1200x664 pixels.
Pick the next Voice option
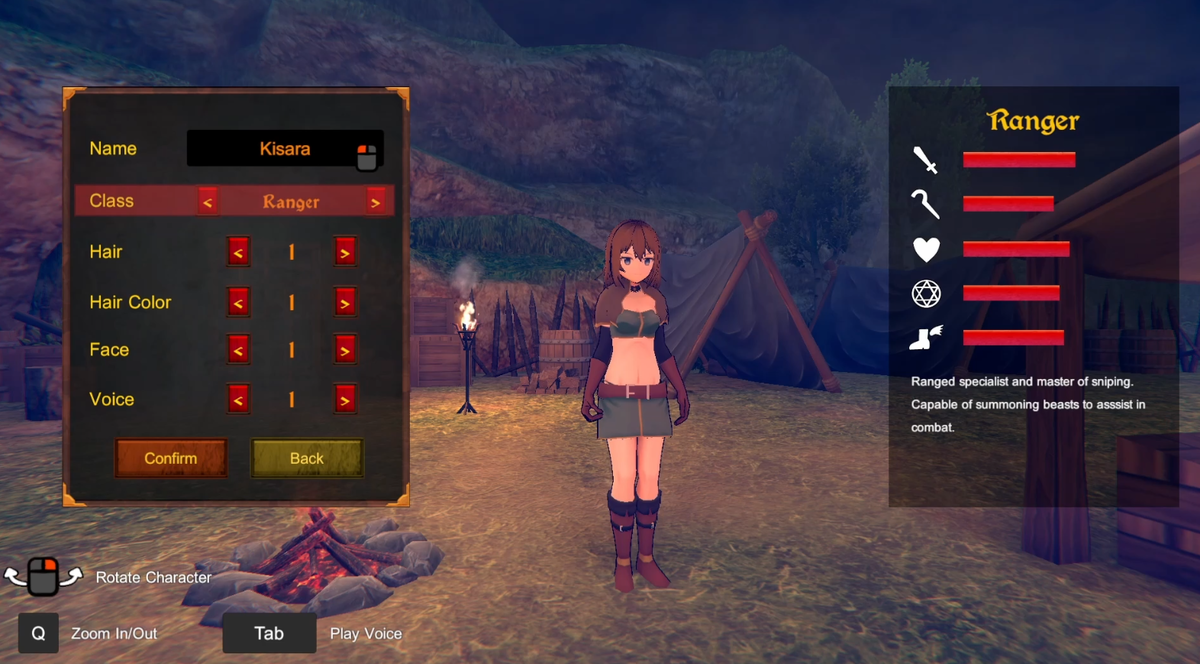(344, 399)
